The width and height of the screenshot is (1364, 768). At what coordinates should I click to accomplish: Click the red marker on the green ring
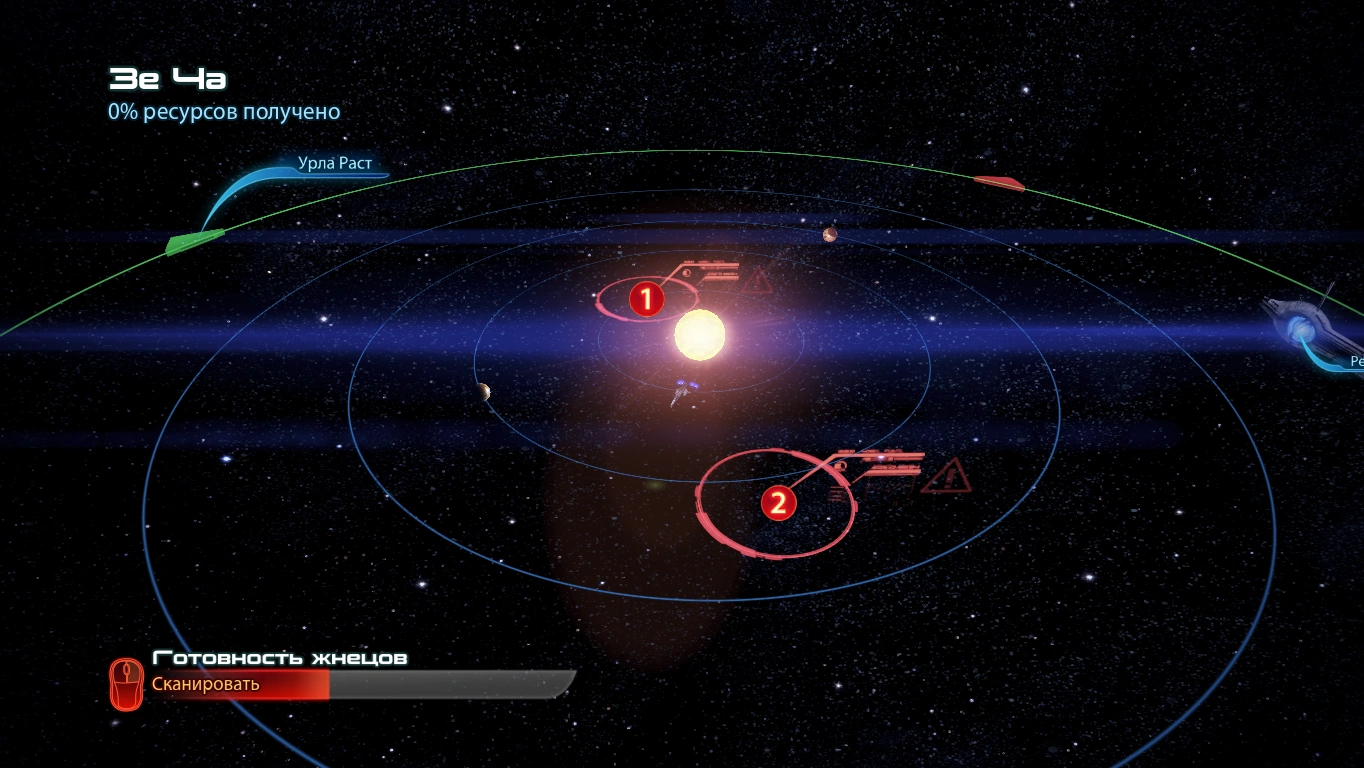pyautogui.click(x=998, y=183)
